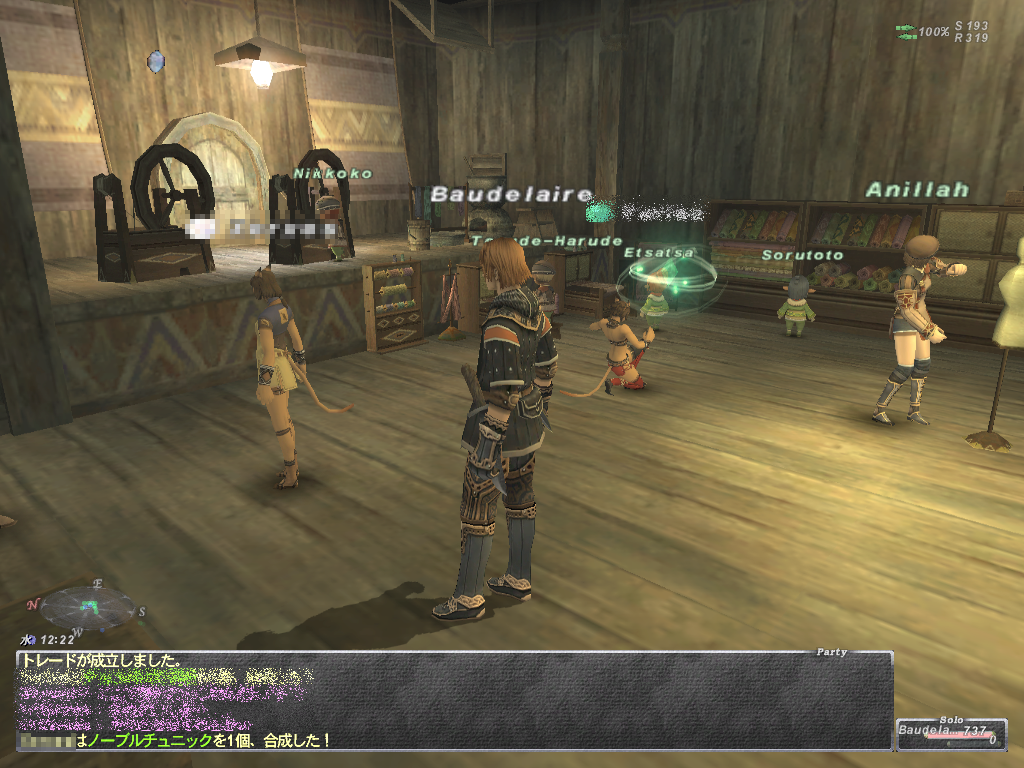The image size is (1024, 768).
Task: Select the chat log window
Action: pyautogui.click(x=454, y=701)
